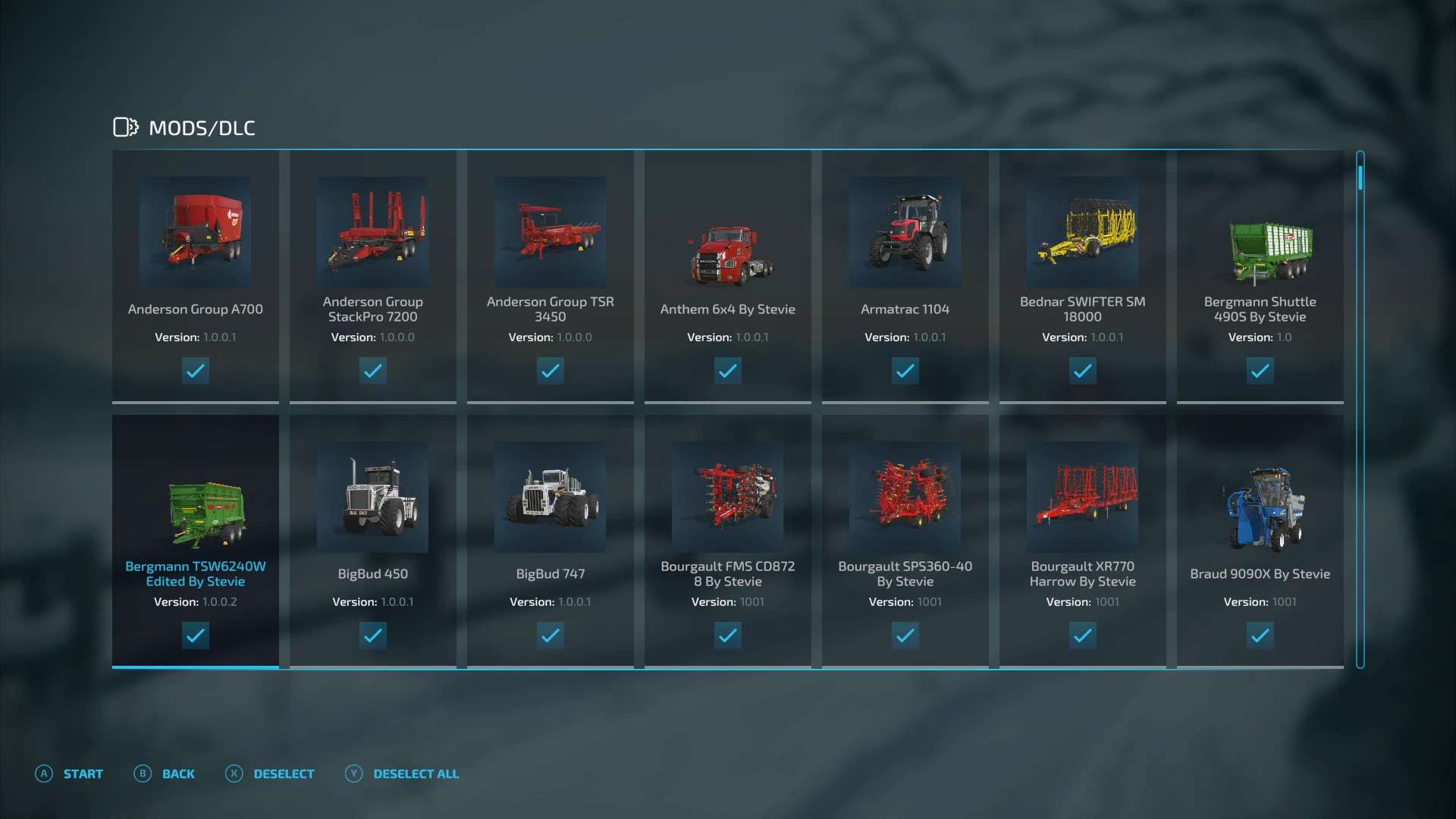Uncheck the Bergmann TSW6240W mod checkbox
Image resolution: width=1456 pixels, height=819 pixels.
click(195, 635)
